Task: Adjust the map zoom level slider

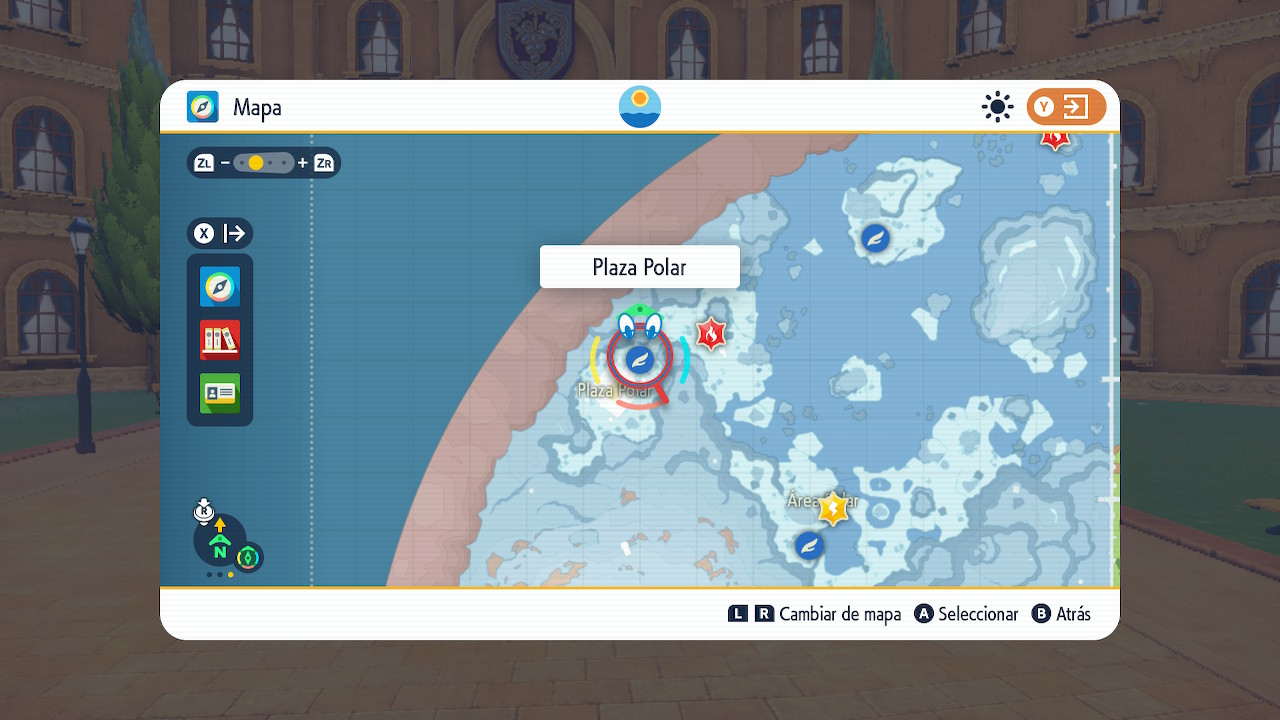Action: coord(264,163)
